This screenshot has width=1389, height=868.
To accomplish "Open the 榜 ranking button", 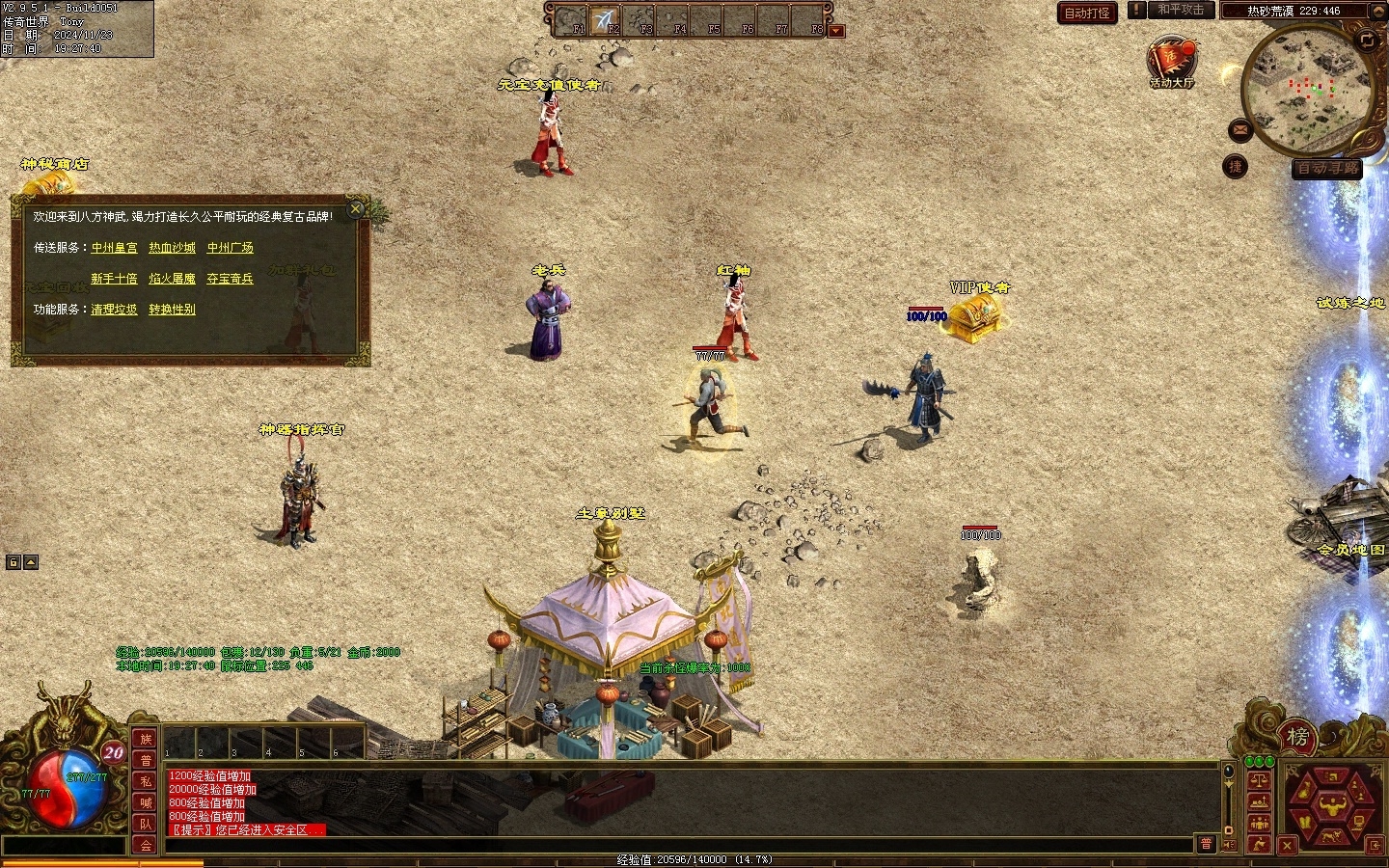I will pyautogui.click(x=1297, y=739).
